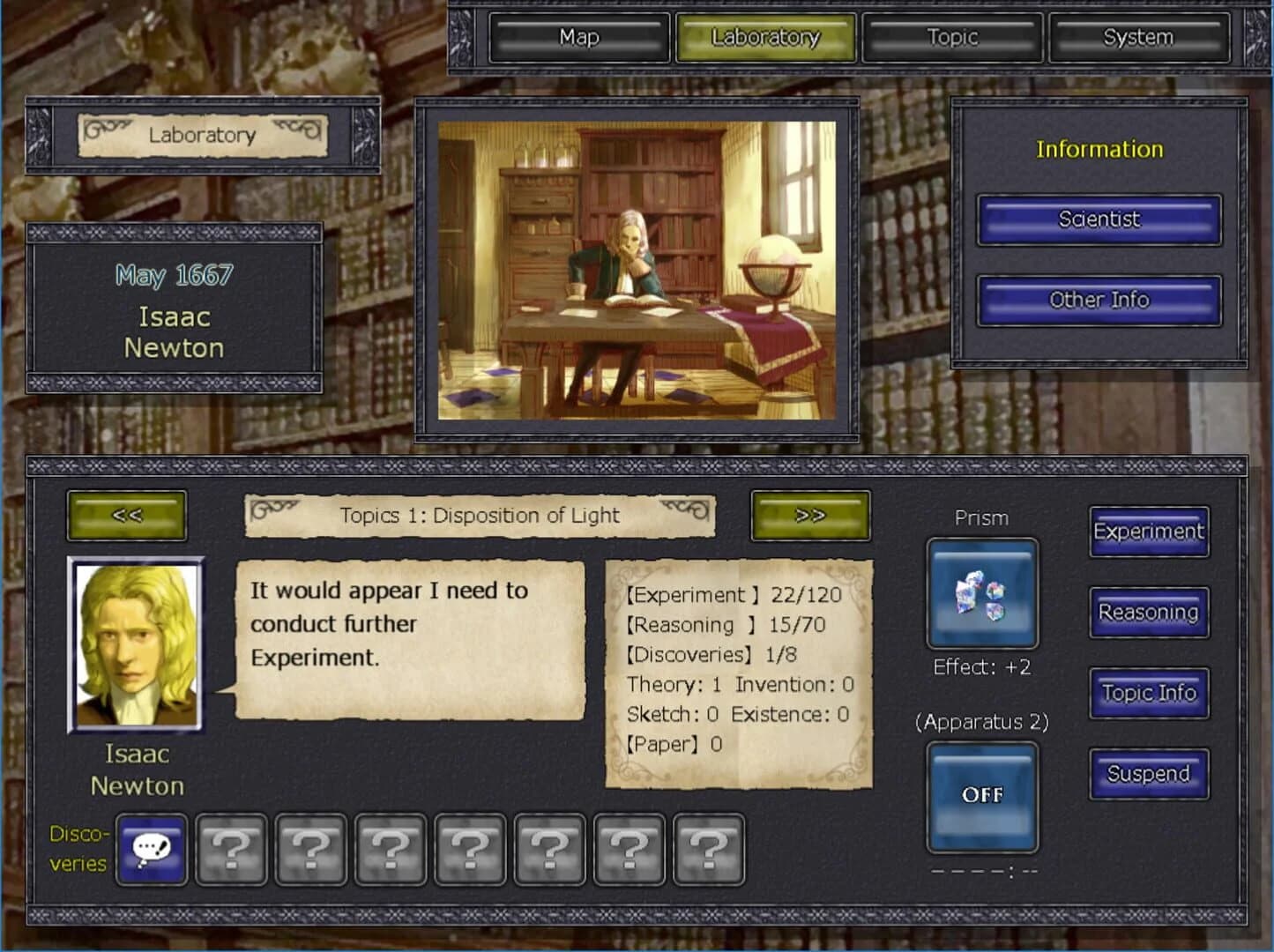The image size is (1274, 952).
Task: Open the Scientist information panel
Action: coord(1099,220)
